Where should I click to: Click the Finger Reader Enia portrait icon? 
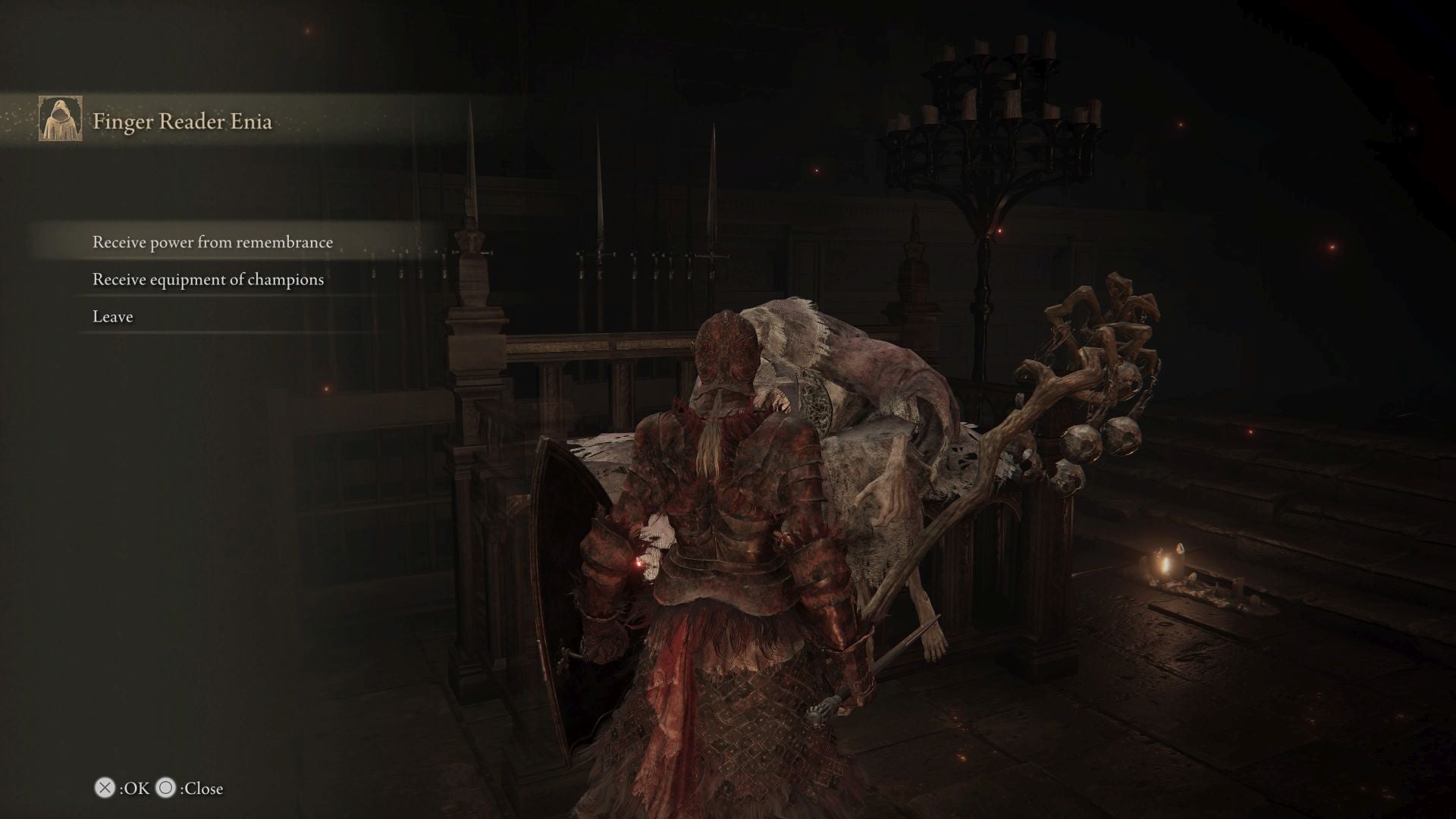click(61, 119)
